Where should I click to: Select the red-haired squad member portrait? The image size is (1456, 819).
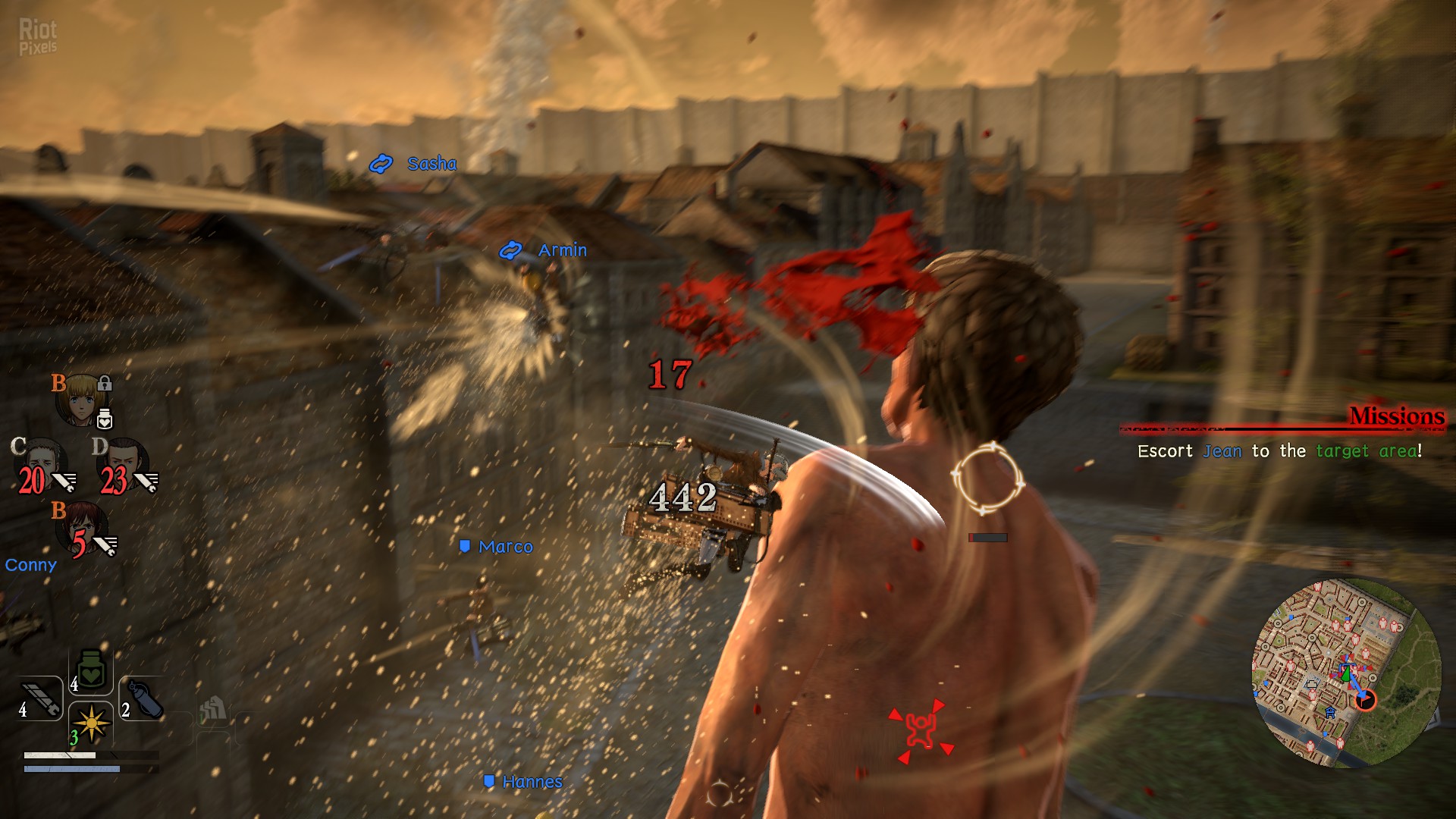click(x=83, y=526)
